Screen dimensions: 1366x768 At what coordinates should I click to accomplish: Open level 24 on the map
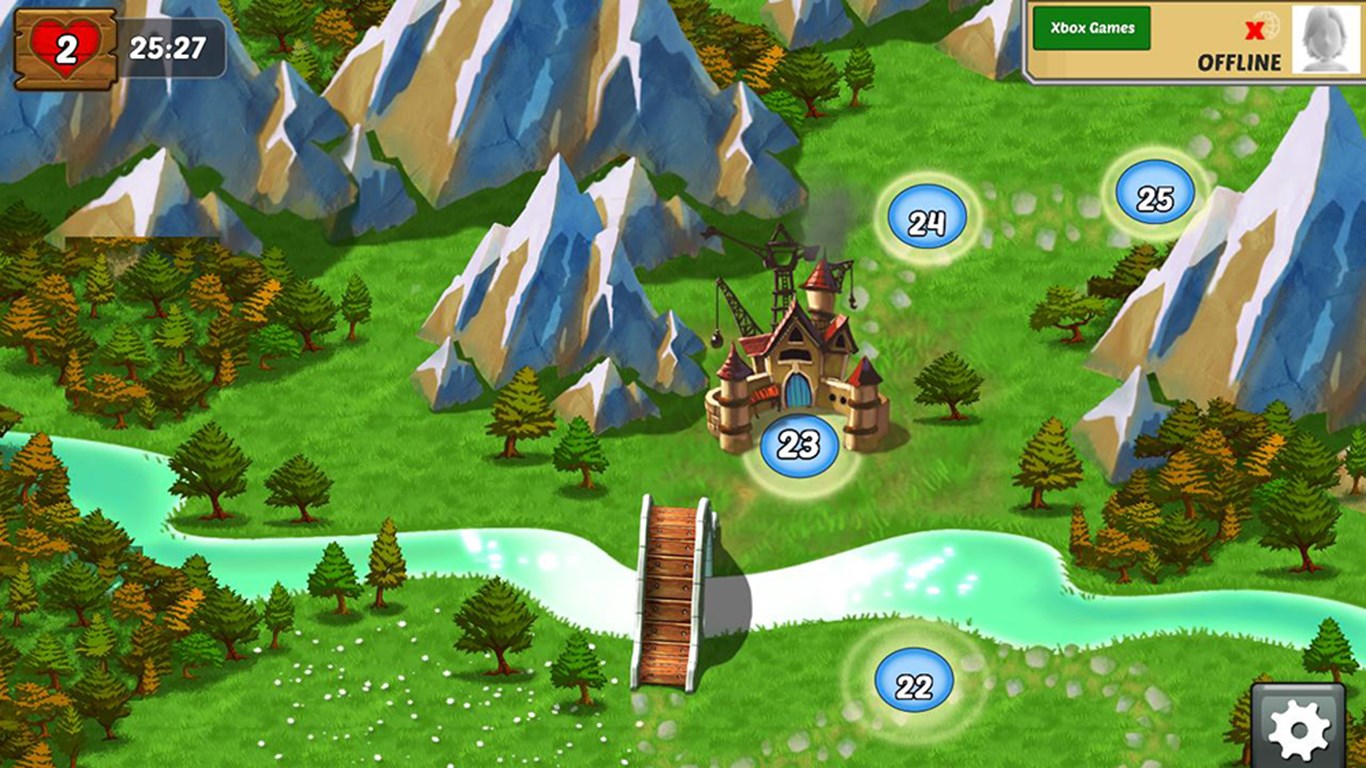coord(926,221)
